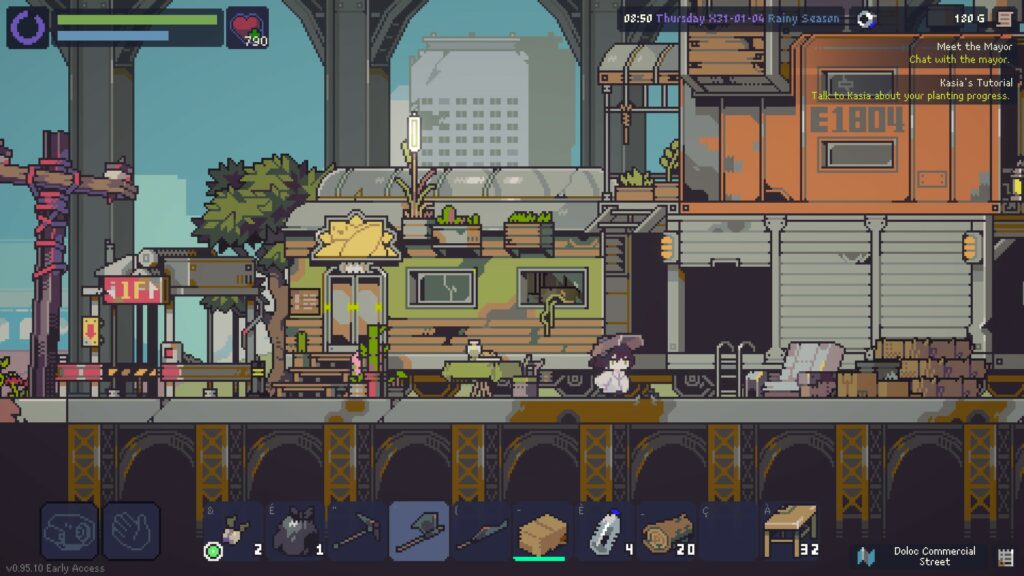The width and height of the screenshot is (1024, 576).
Task: Click the weather indicator icon
Action: click(x=867, y=18)
